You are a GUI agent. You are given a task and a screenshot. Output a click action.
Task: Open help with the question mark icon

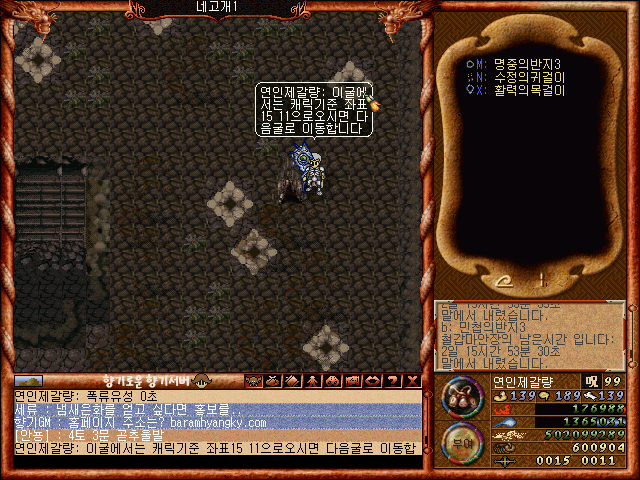point(390,380)
